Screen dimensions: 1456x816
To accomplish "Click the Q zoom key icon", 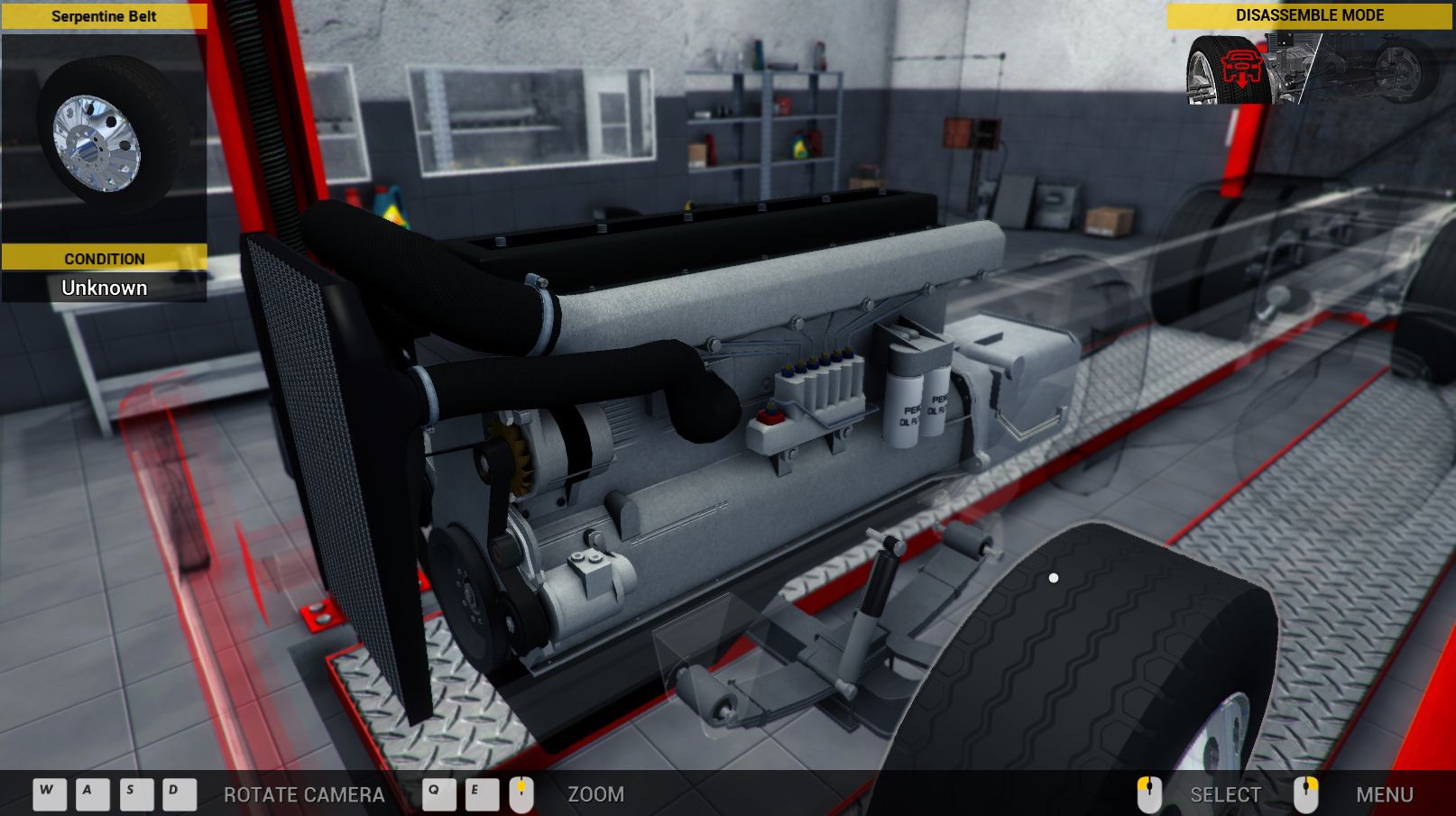I will click(439, 794).
